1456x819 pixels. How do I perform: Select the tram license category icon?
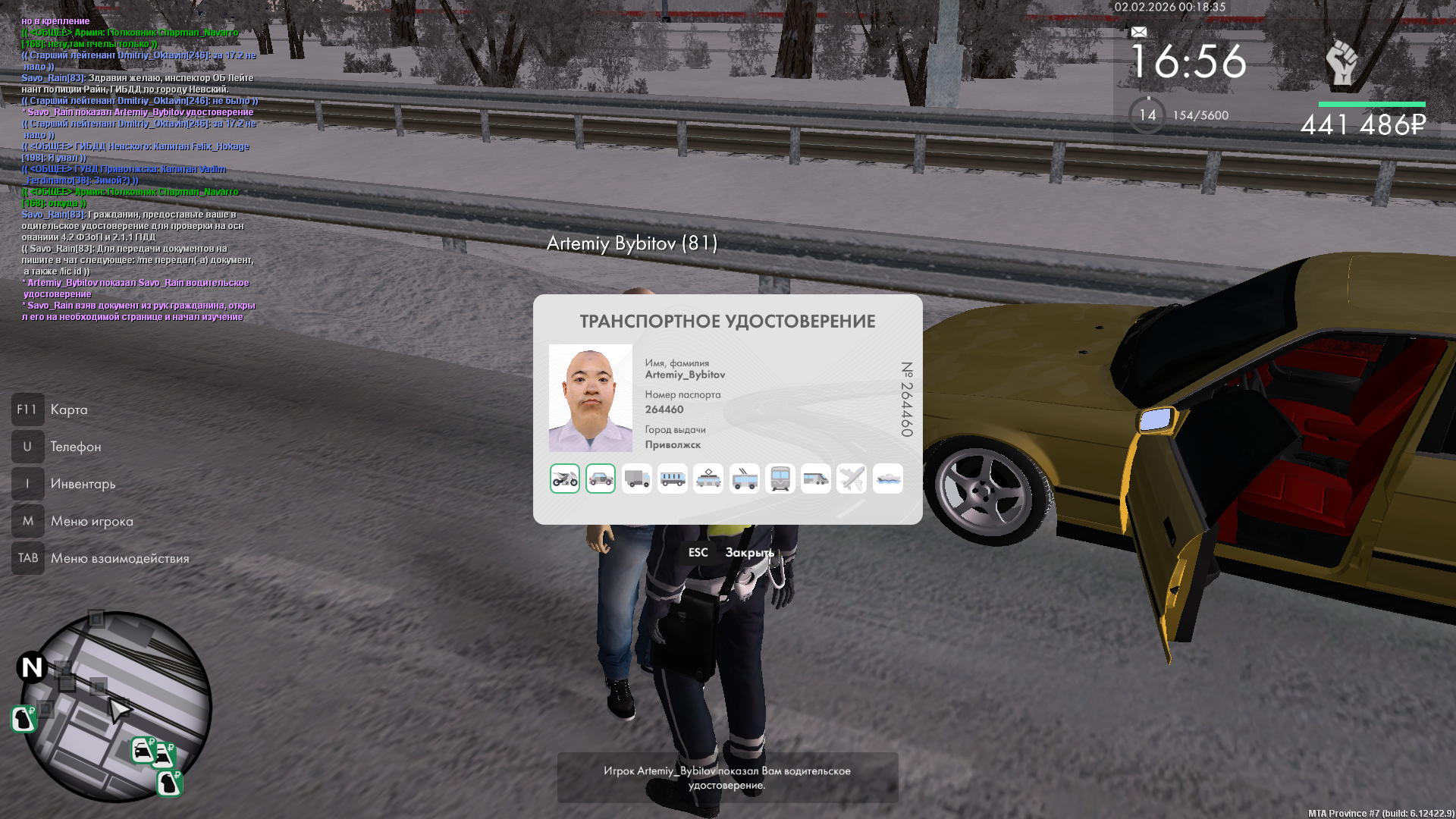pyautogui.click(x=708, y=479)
